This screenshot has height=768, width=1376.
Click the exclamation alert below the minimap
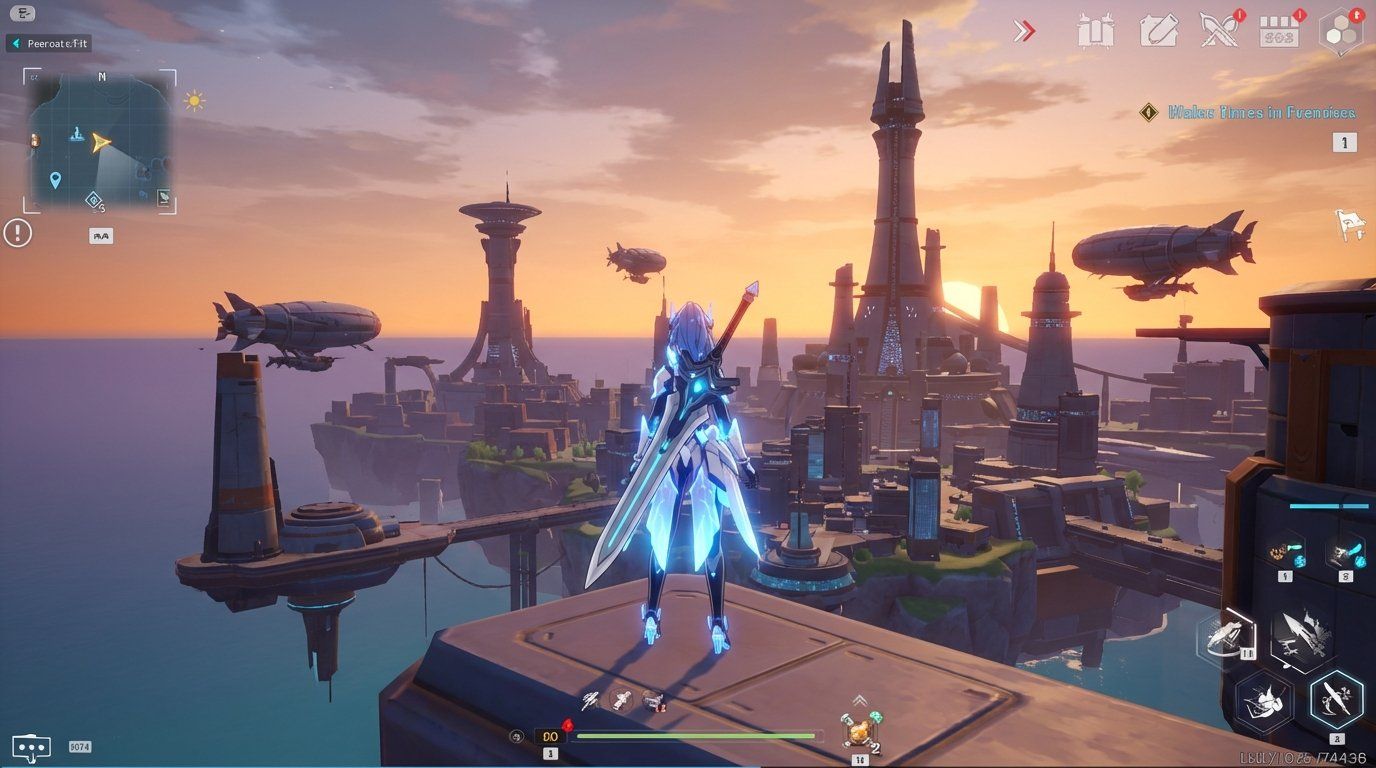(17, 232)
